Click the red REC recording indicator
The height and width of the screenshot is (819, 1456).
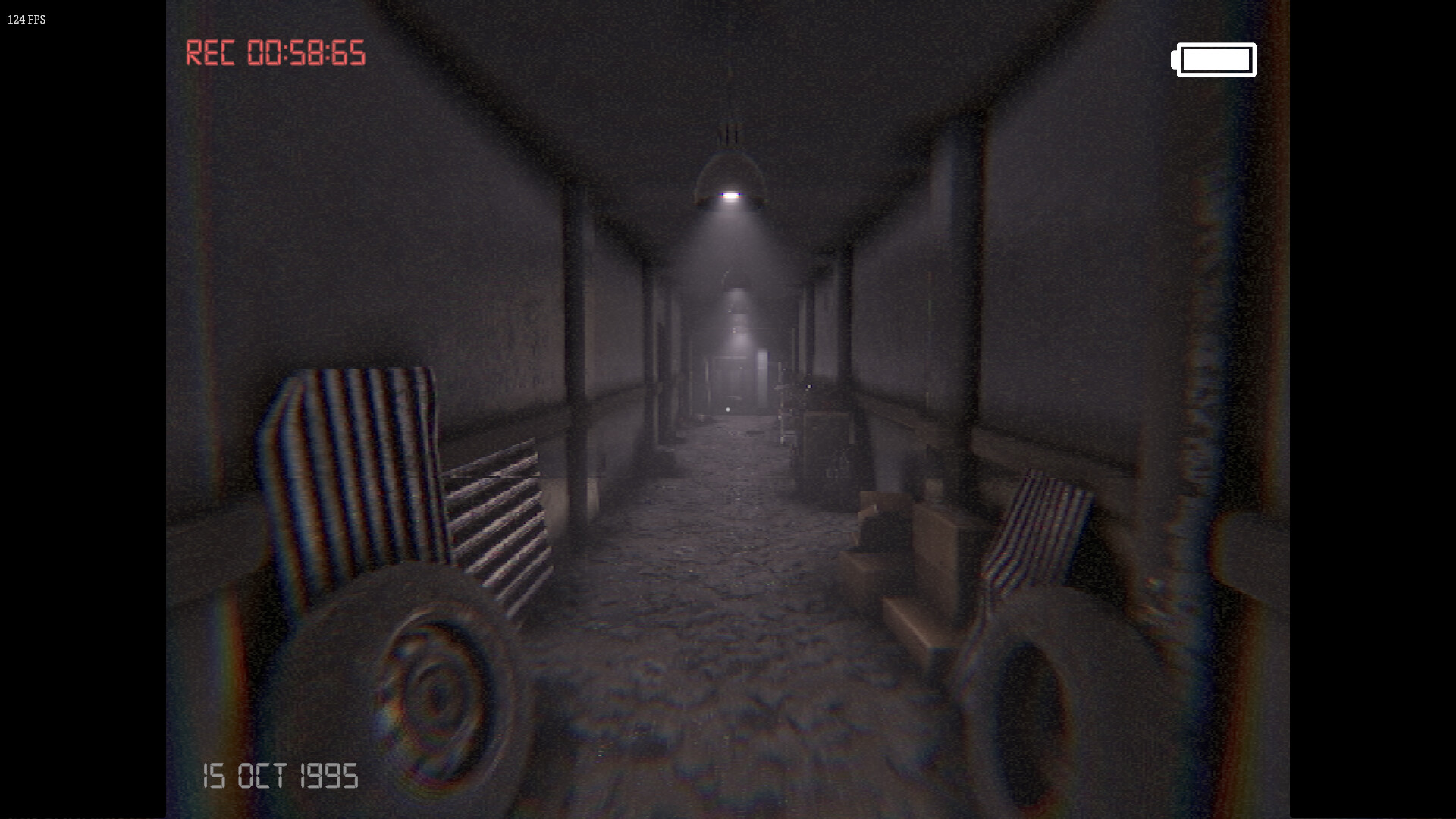coord(213,53)
